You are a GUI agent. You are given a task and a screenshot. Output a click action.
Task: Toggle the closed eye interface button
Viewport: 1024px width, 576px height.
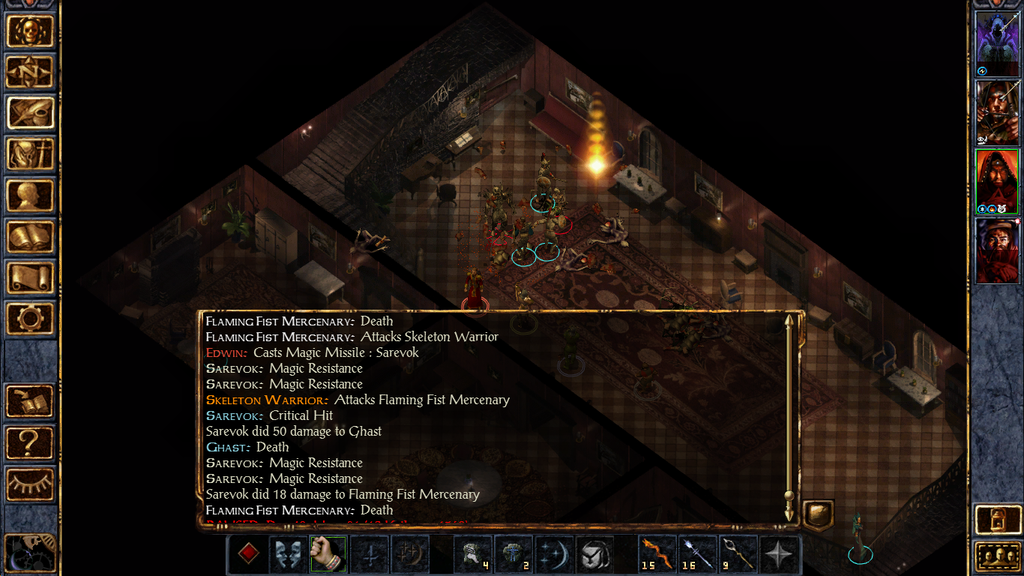tap(30, 484)
